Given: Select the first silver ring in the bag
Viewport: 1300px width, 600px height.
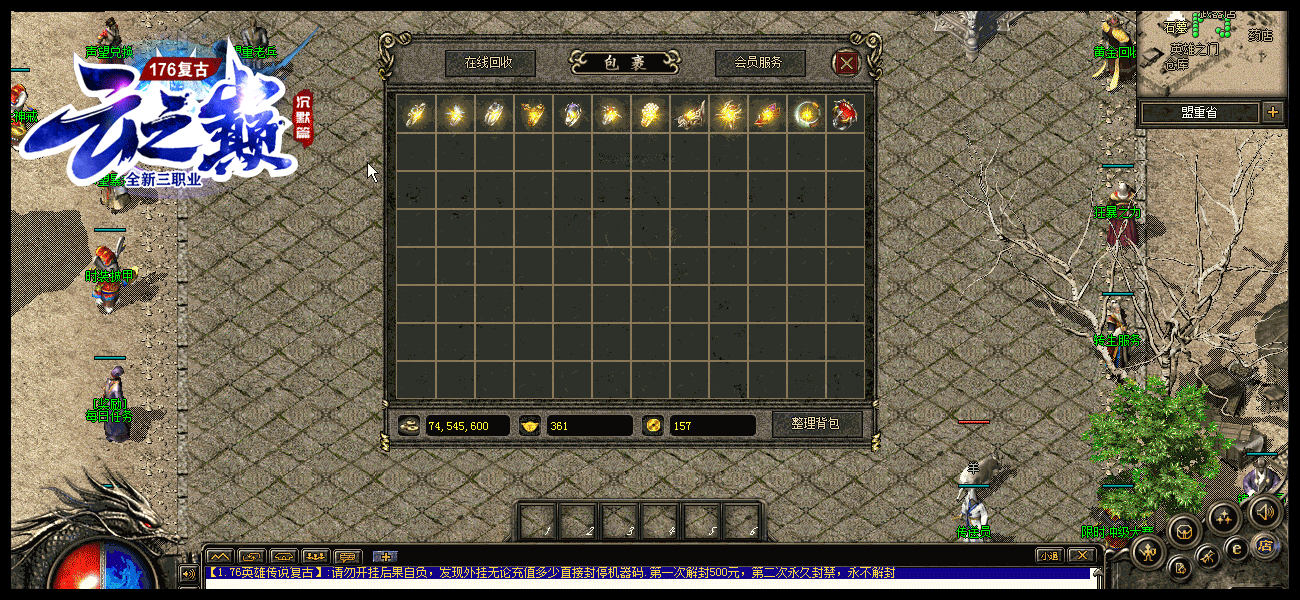Looking at the screenshot, I should [x=415, y=114].
